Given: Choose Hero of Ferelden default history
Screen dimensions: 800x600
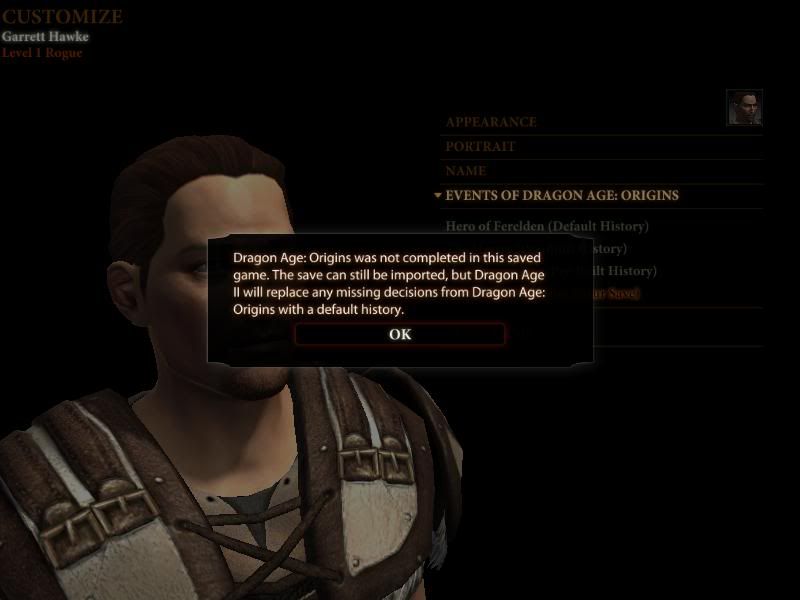Looking at the screenshot, I should pos(547,226).
